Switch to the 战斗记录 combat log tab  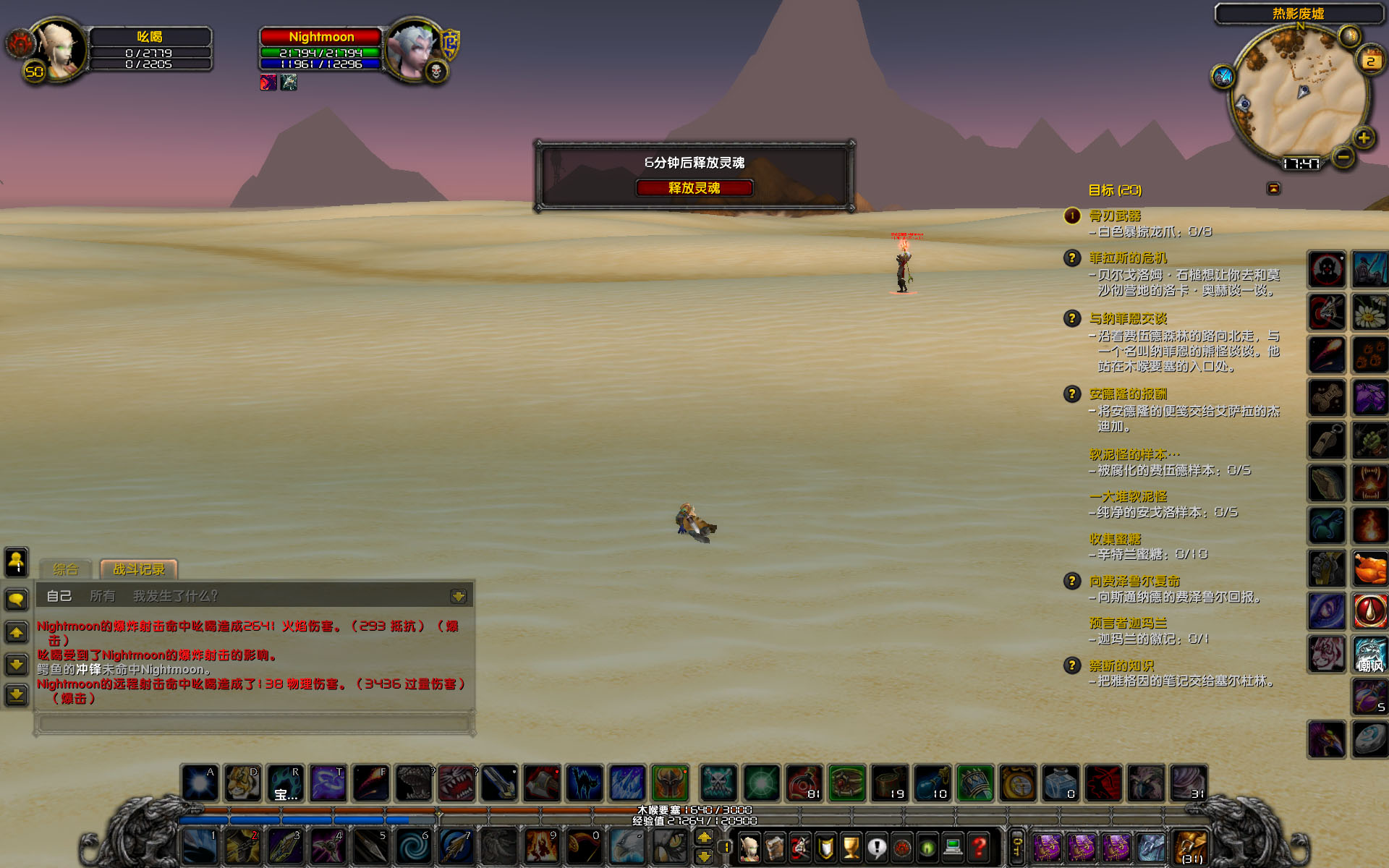[x=139, y=569]
